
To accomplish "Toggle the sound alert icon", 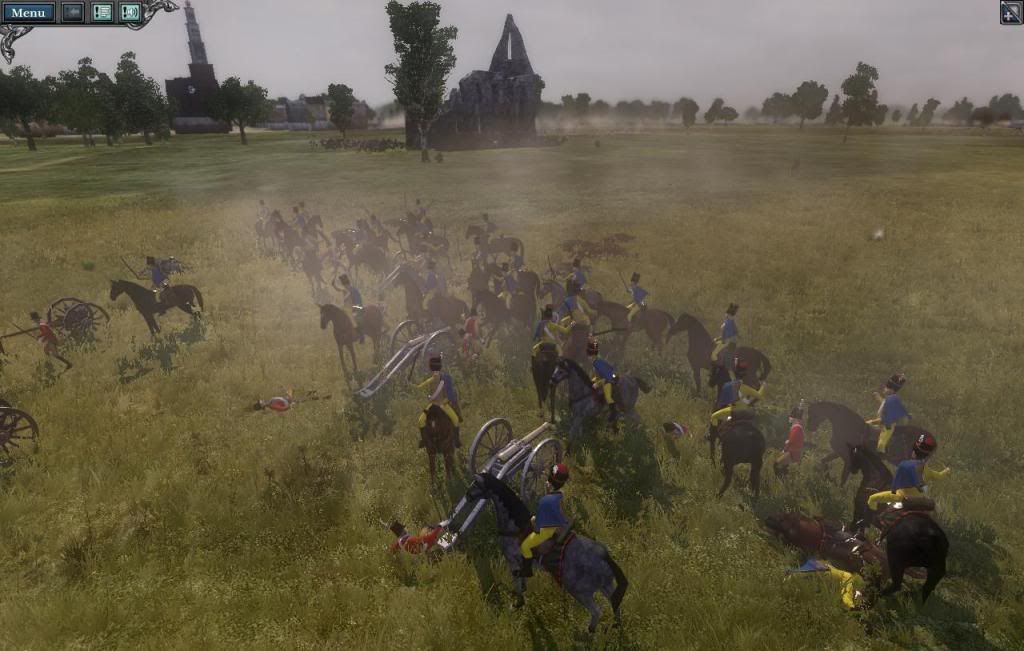I will (x=130, y=12).
